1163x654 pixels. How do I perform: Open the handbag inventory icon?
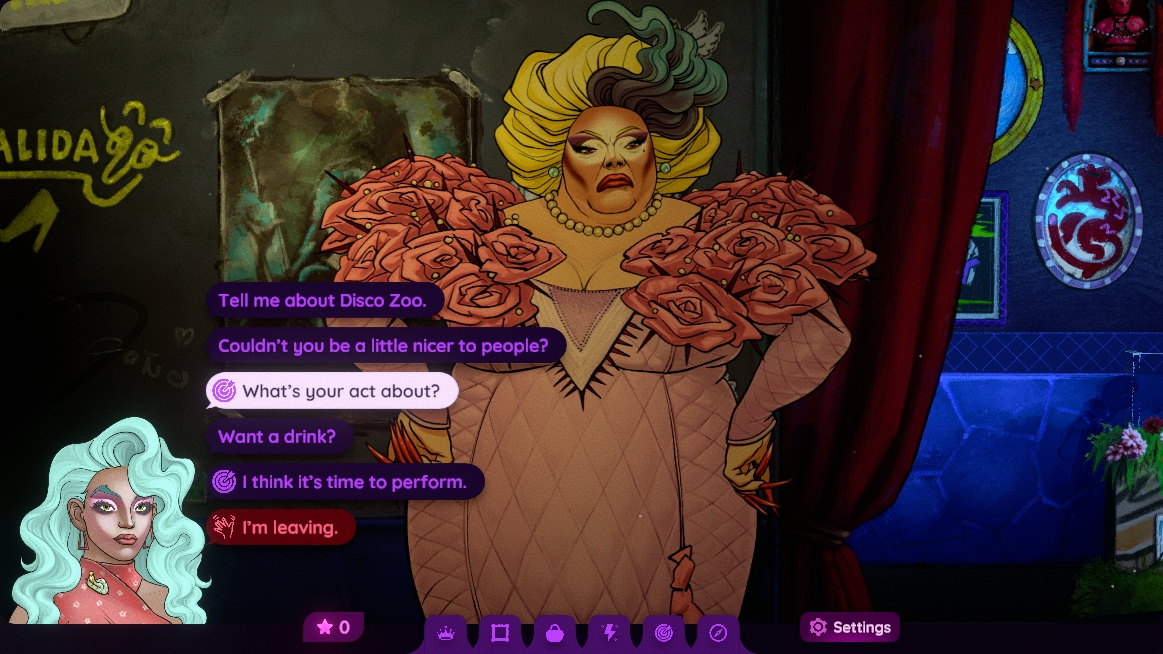click(555, 632)
